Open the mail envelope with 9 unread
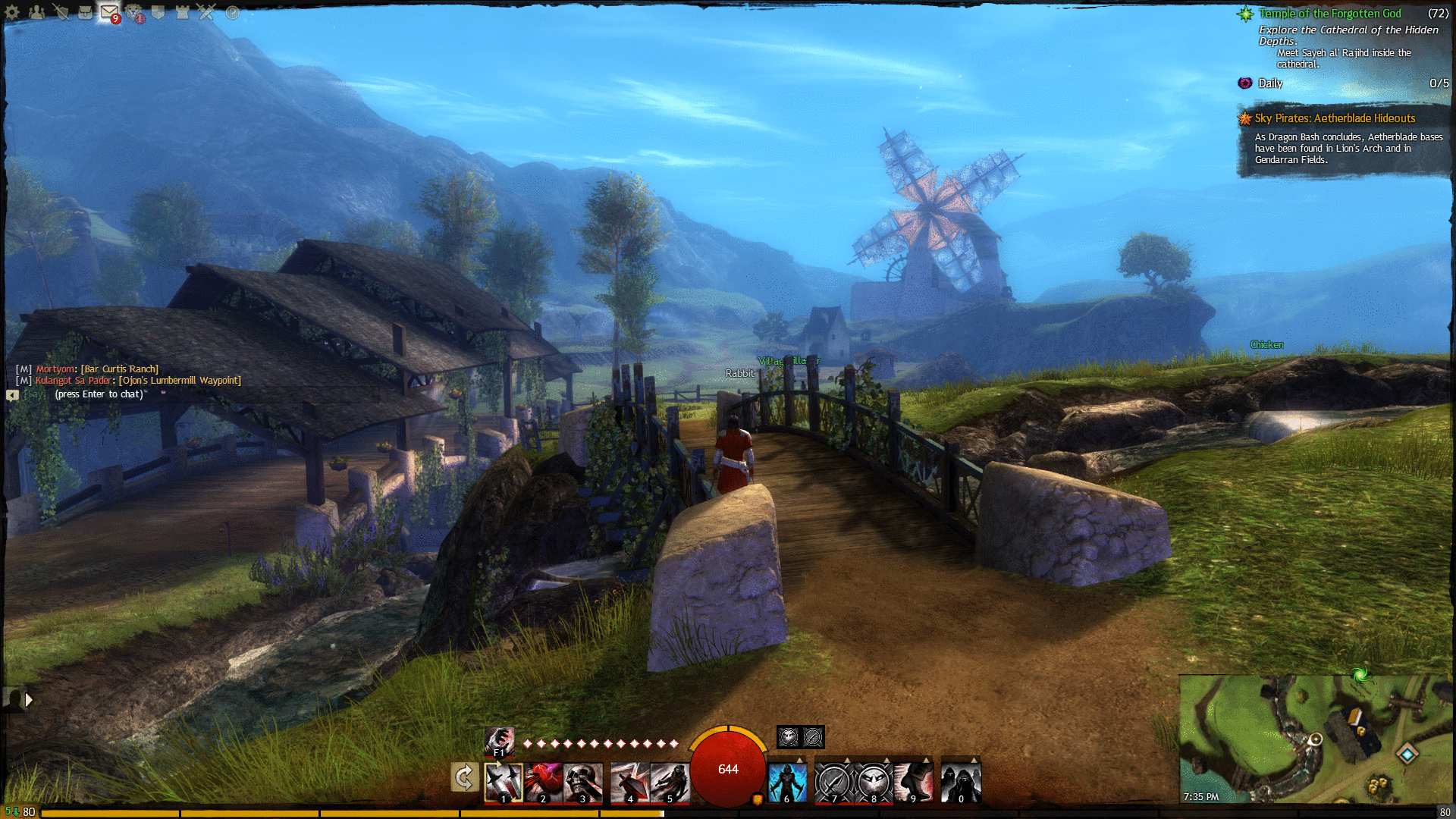This screenshot has height=819, width=1456. 109,12
